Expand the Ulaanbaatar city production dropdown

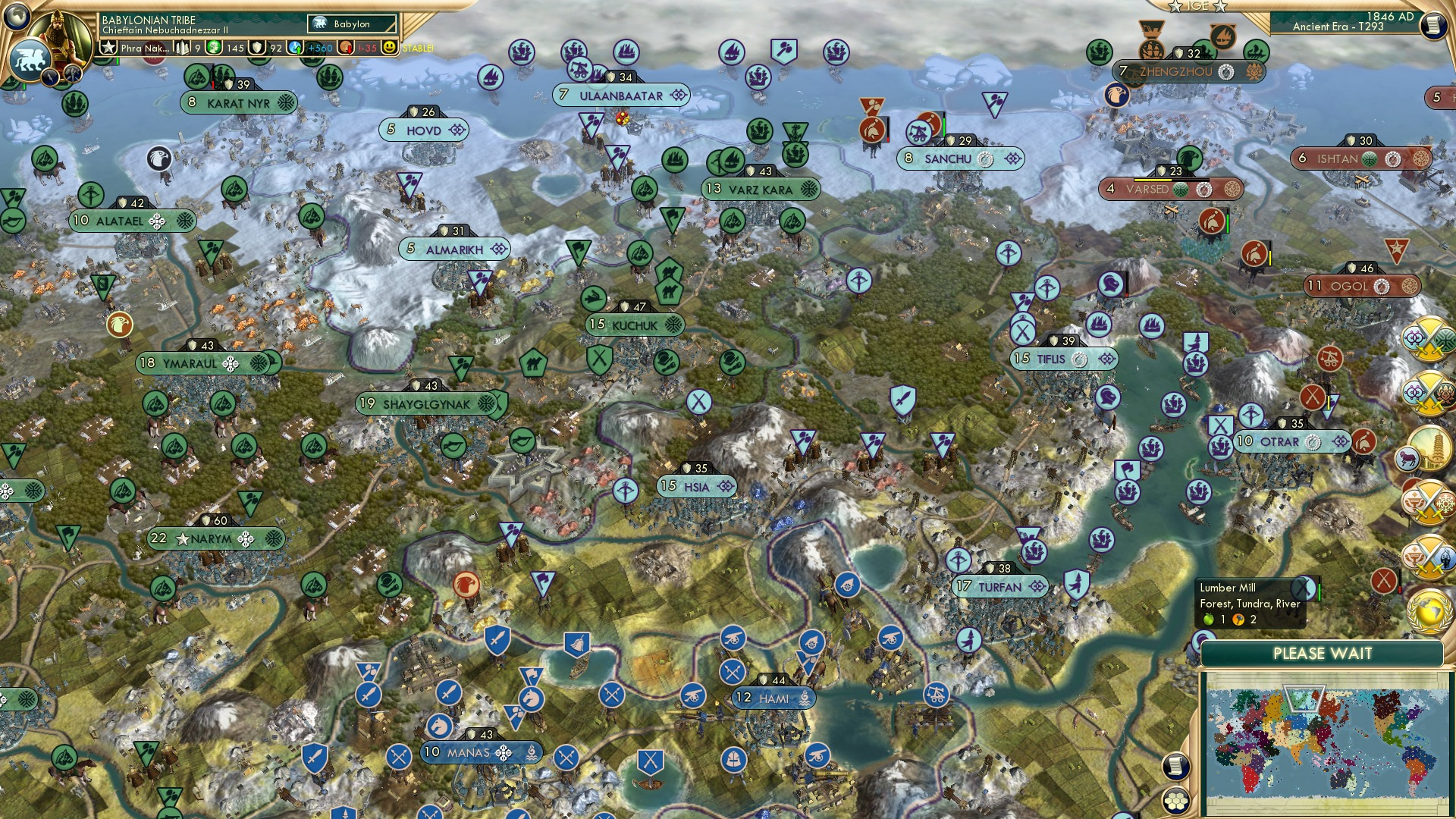point(677,95)
